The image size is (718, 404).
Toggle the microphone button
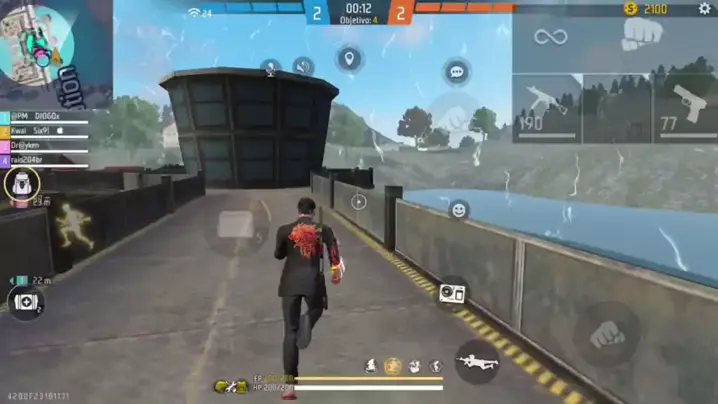click(x=269, y=67)
